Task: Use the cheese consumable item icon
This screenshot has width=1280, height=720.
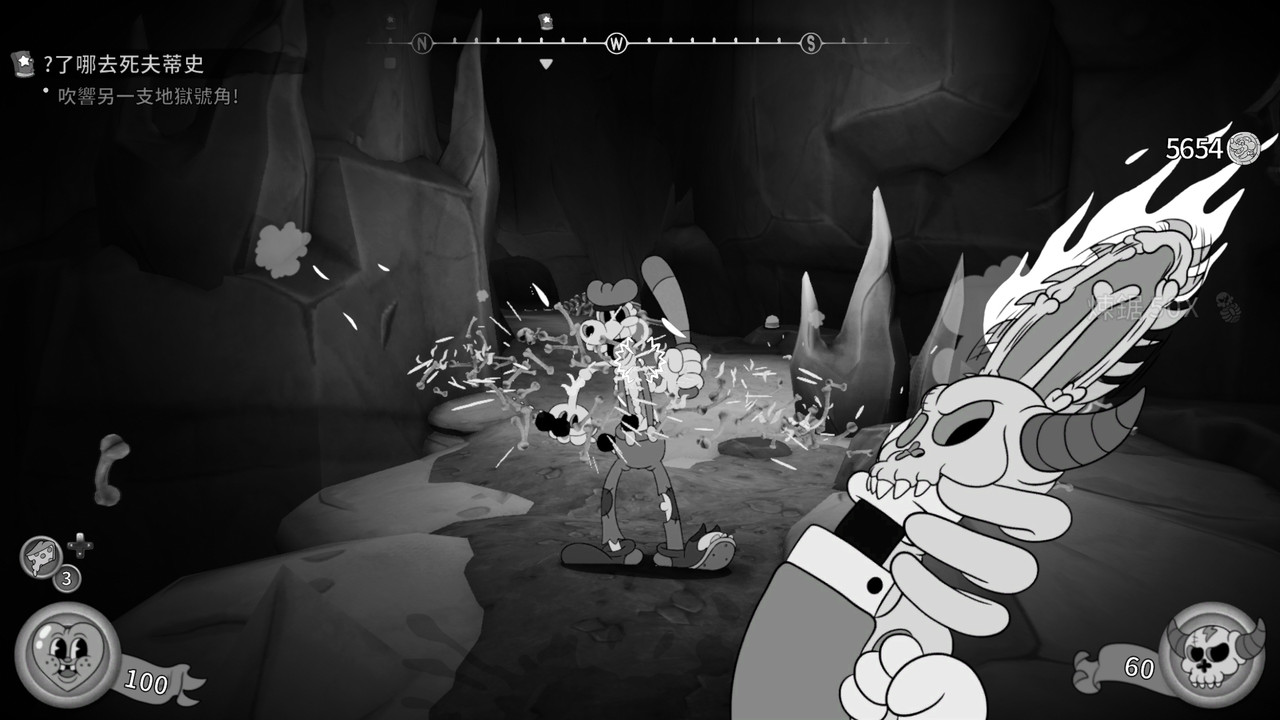Action: point(41,556)
